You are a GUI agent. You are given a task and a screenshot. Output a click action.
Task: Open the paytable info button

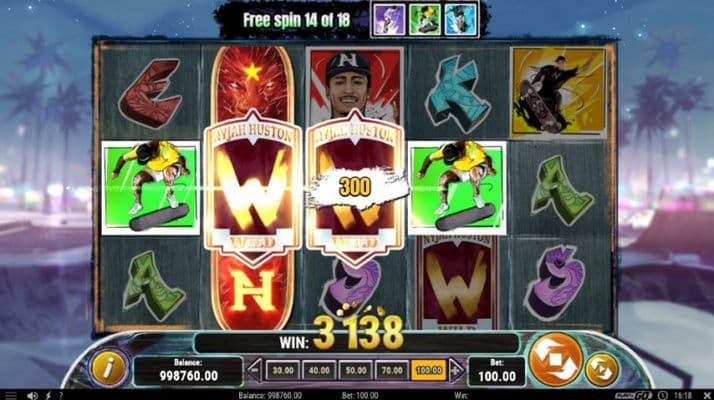click(107, 366)
